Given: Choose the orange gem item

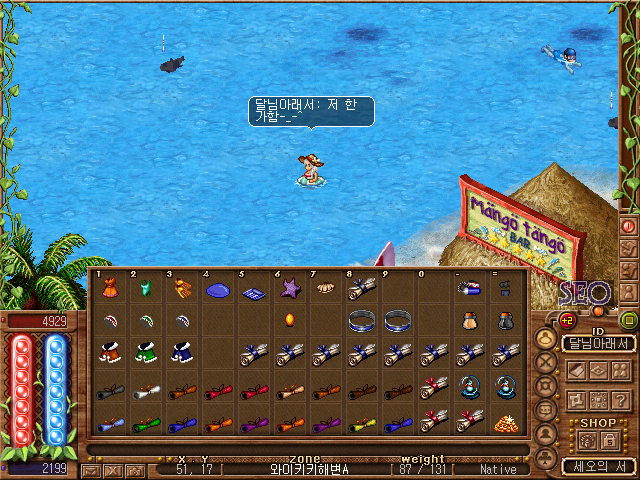Looking at the screenshot, I should (290, 322).
